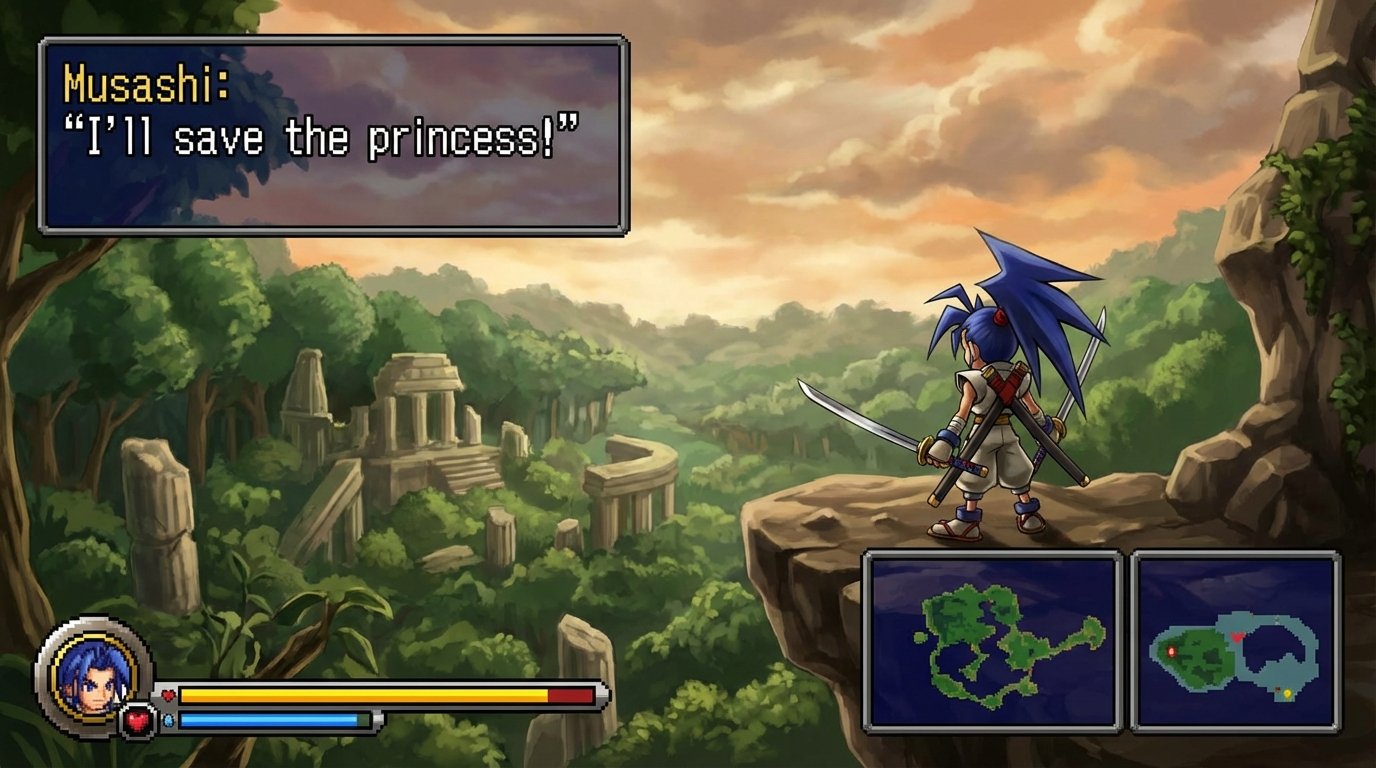Click the red heart icon beside the health bar
The height and width of the screenshot is (768, 1376).
pyautogui.click(x=167, y=694)
